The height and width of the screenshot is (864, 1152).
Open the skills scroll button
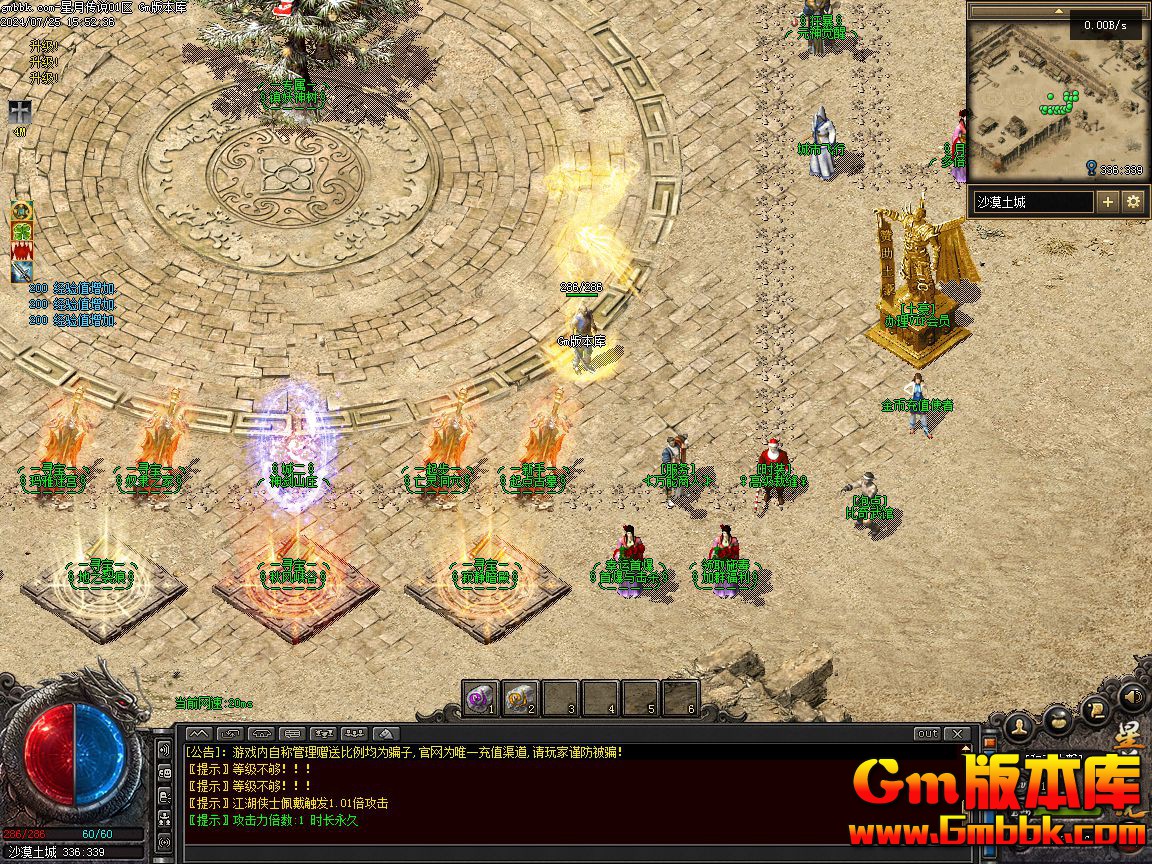click(1096, 708)
